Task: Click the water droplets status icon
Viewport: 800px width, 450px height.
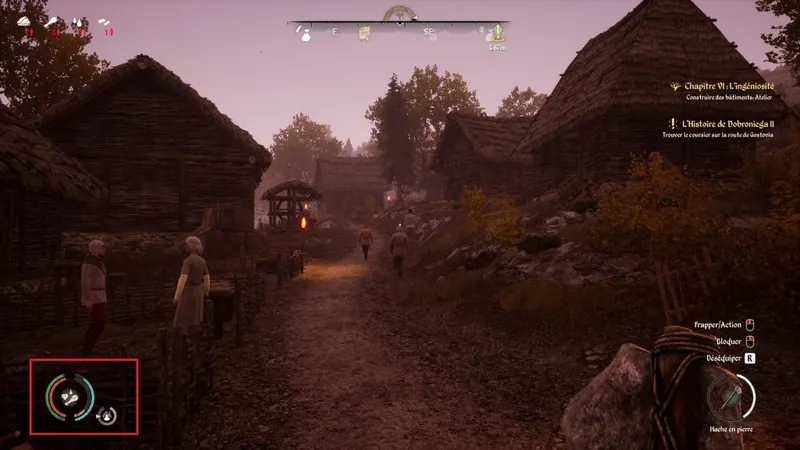Action: point(79,21)
